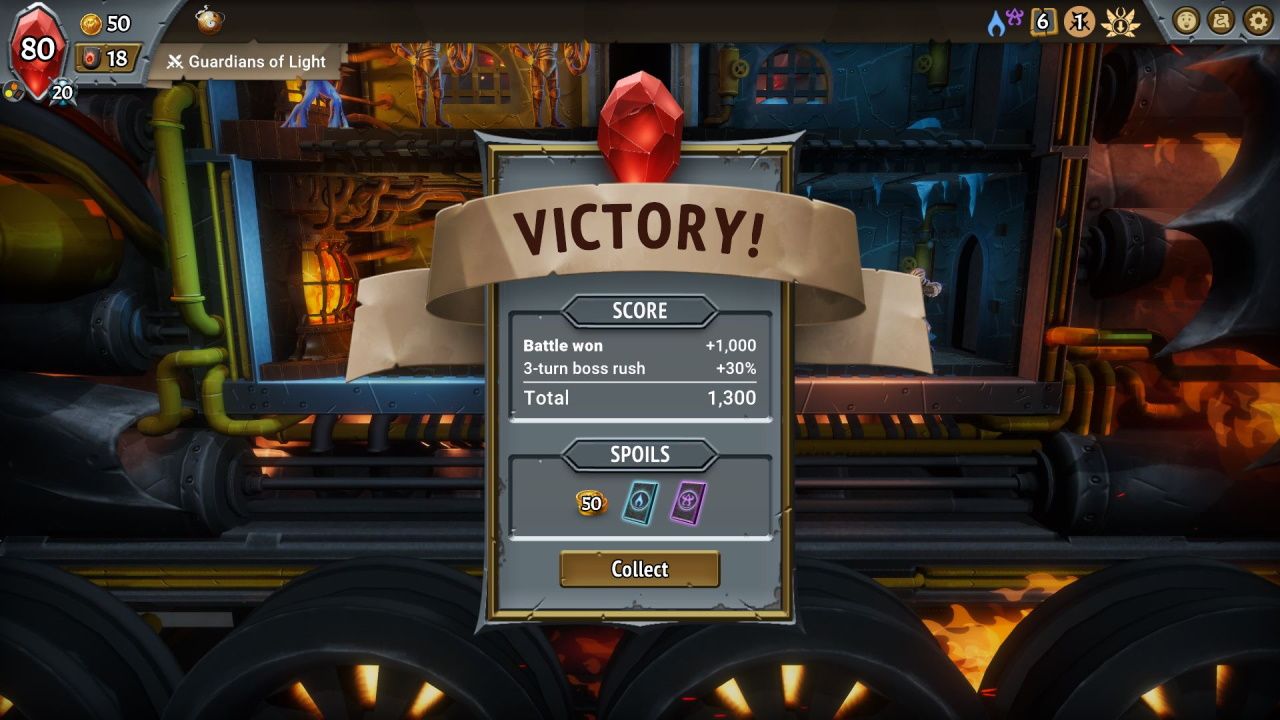1280x720 pixels.
Task: Collect the battle spoils
Action: tap(639, 569)
